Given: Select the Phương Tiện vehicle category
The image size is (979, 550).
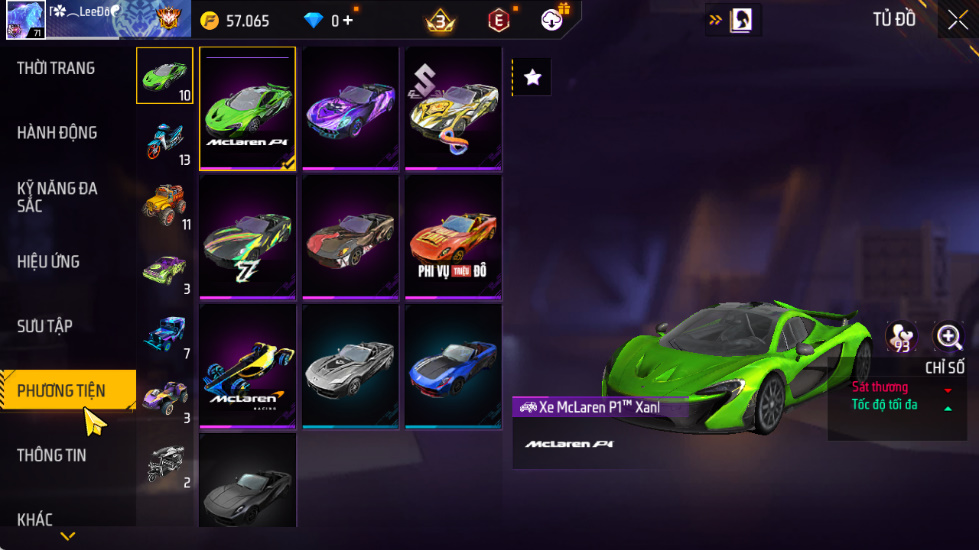Looking at the screenshot, I should [x=62, y=390].
